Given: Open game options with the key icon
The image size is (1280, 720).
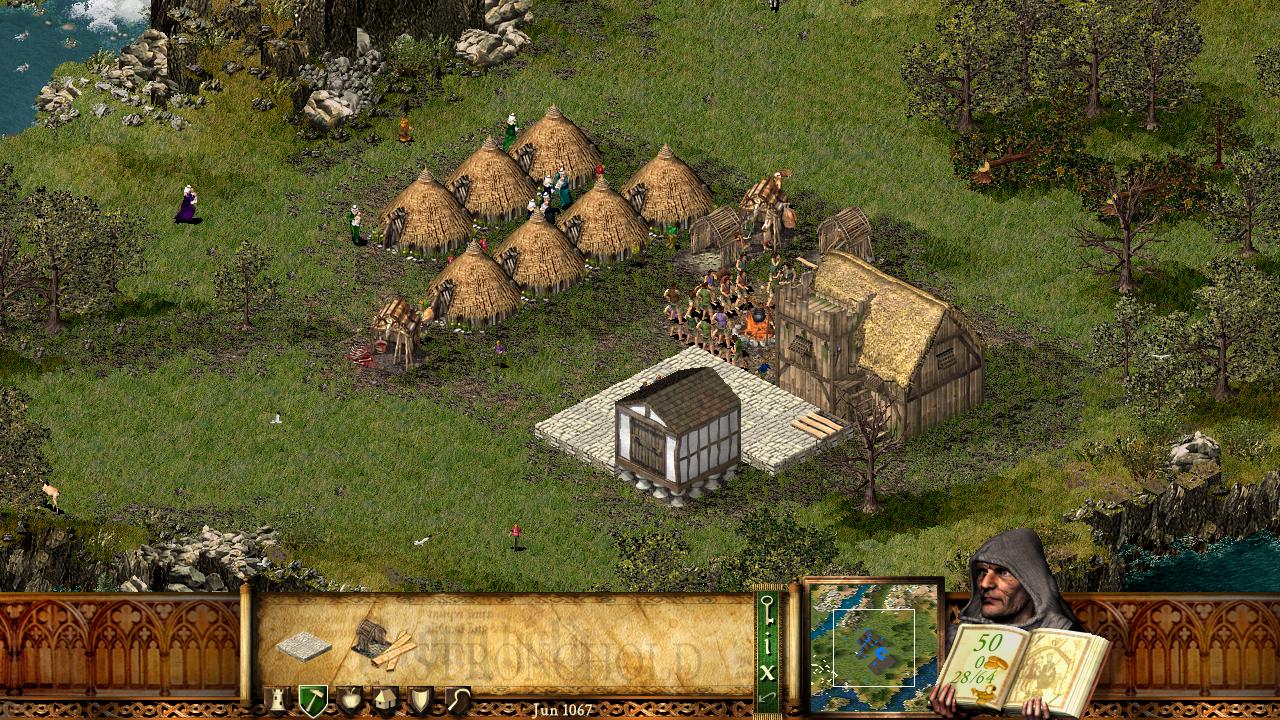Looking at the screenshot, I should pos(767,610).
